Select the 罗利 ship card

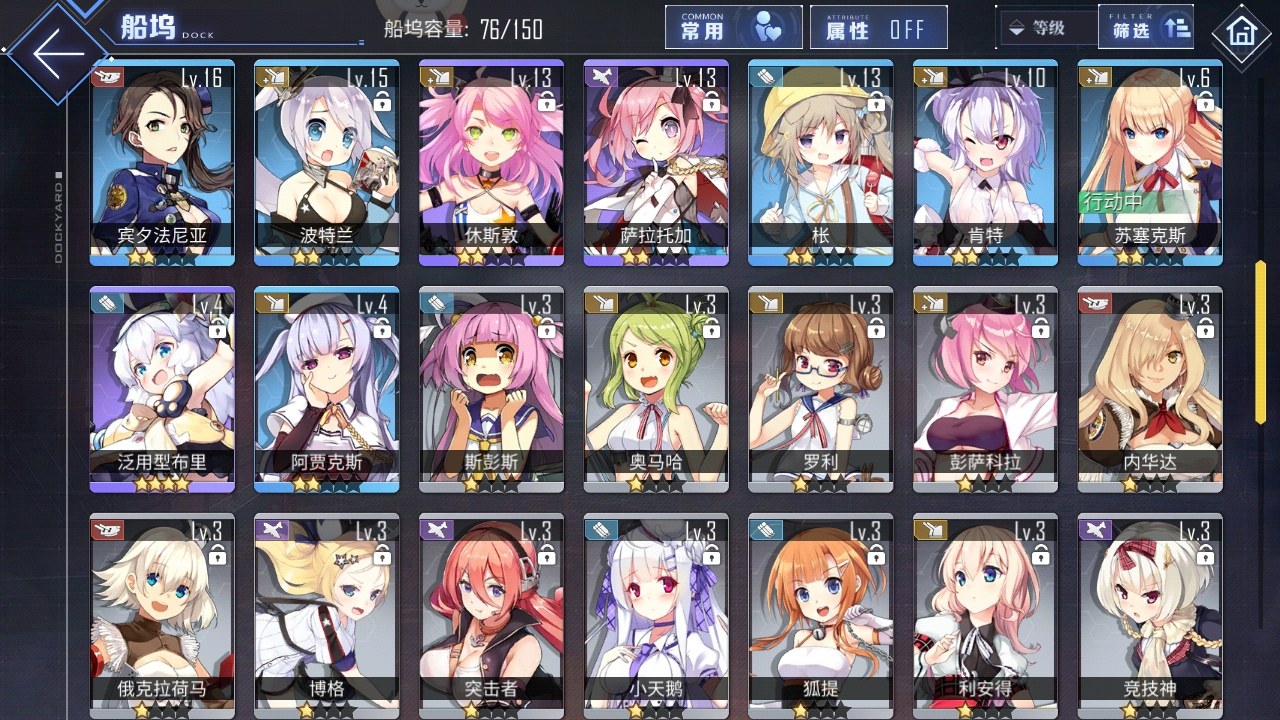point(820,389)
